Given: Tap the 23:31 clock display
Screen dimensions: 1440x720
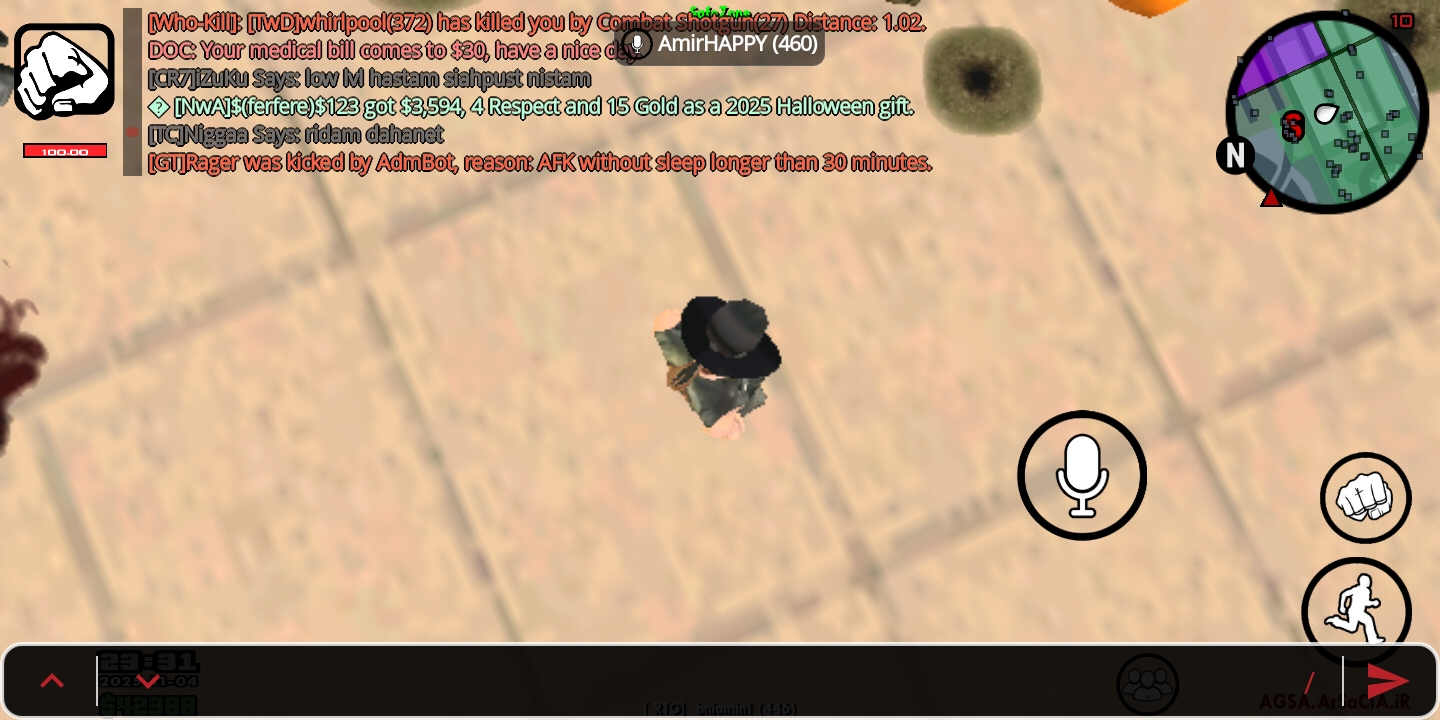Looking at the screenshot, I should pyautogui.click(x=148, y=661).
